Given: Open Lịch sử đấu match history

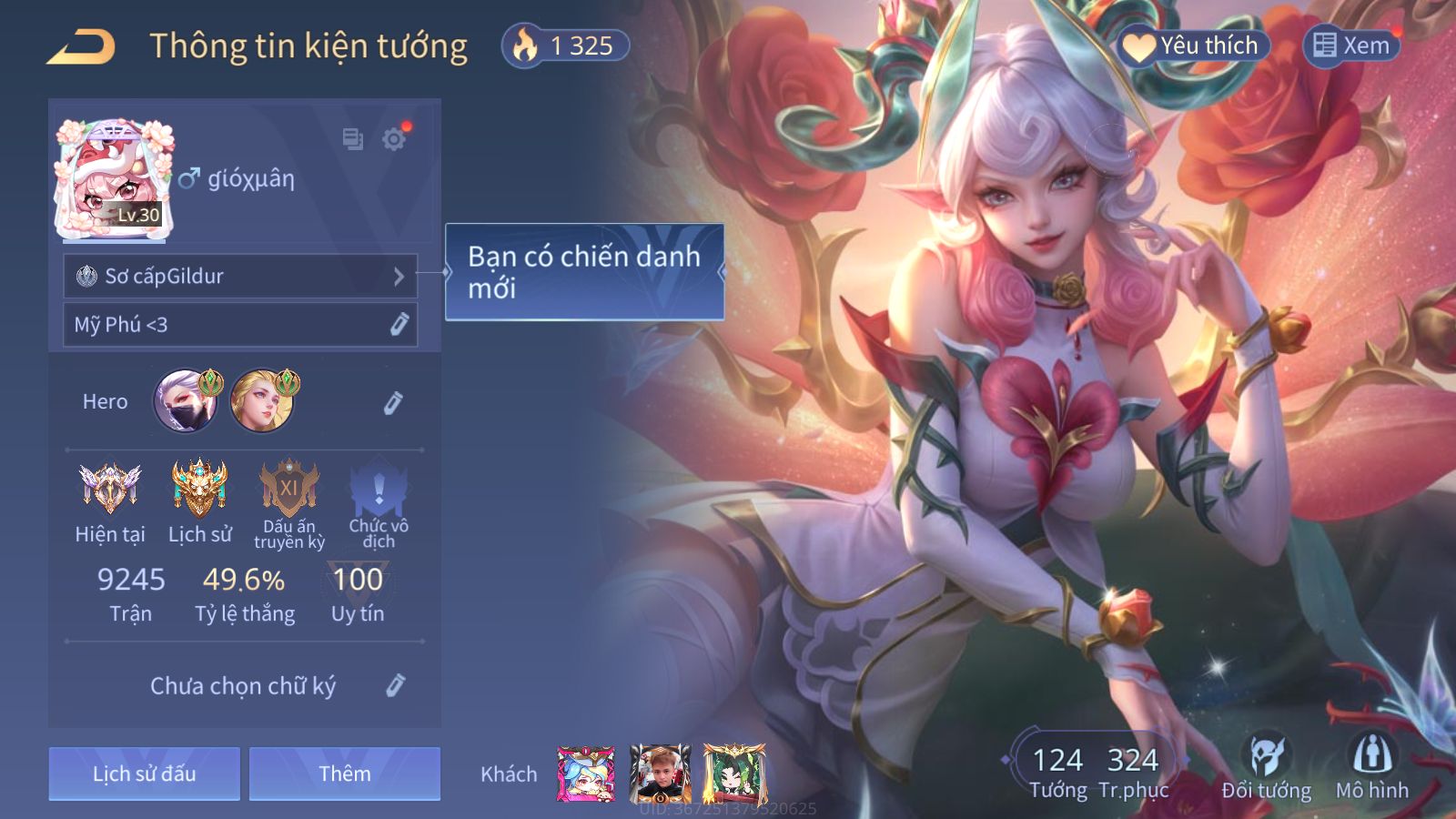Looking at the screenshot, I should 145,773.
